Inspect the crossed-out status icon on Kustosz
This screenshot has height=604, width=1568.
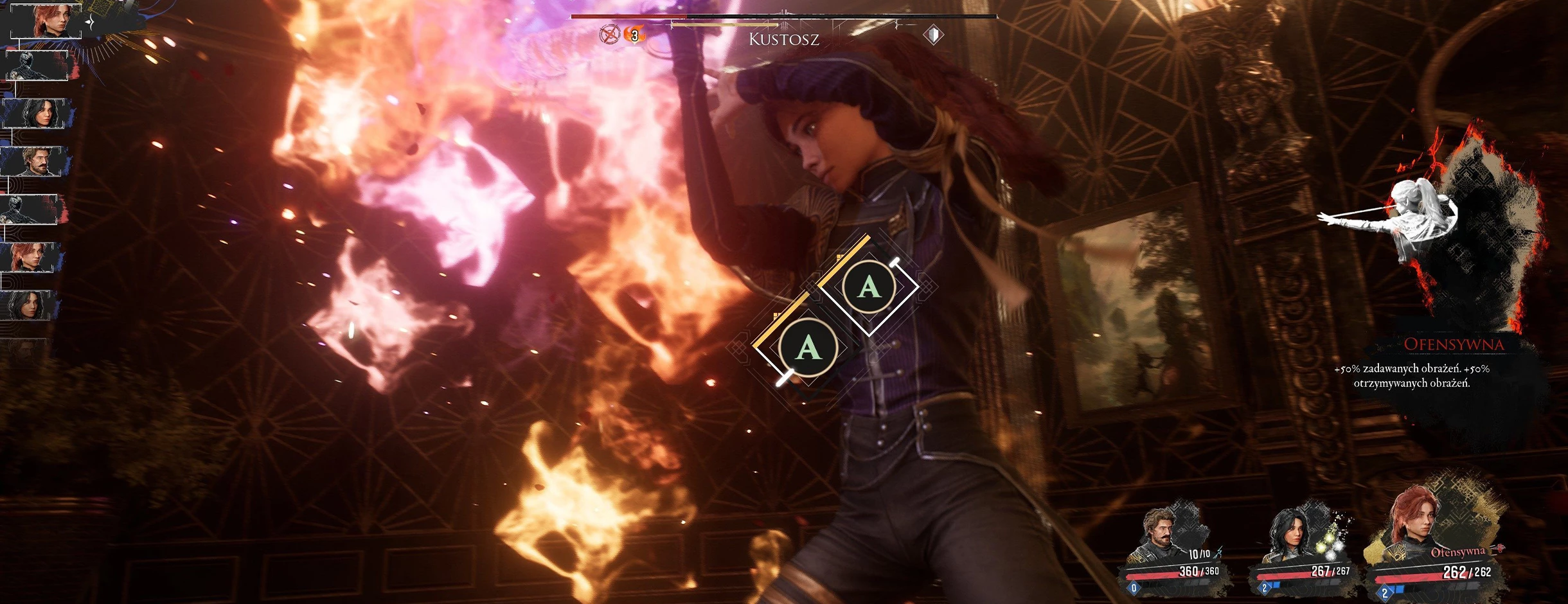coord(609,34)
